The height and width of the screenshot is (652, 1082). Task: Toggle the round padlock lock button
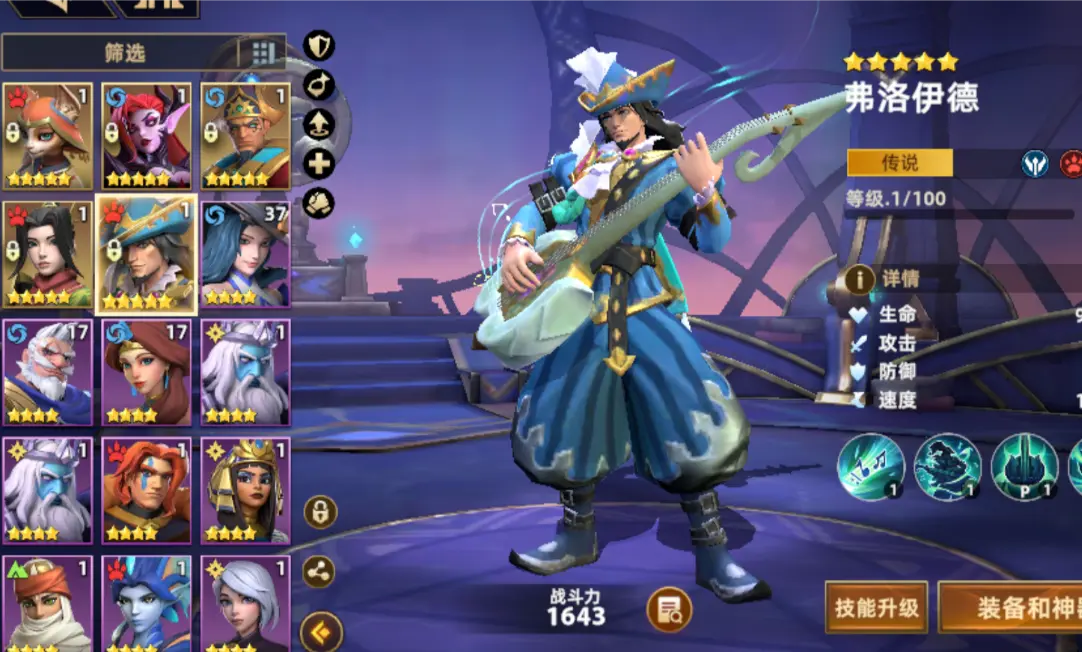pyautogui.click(x=320, y=512)
